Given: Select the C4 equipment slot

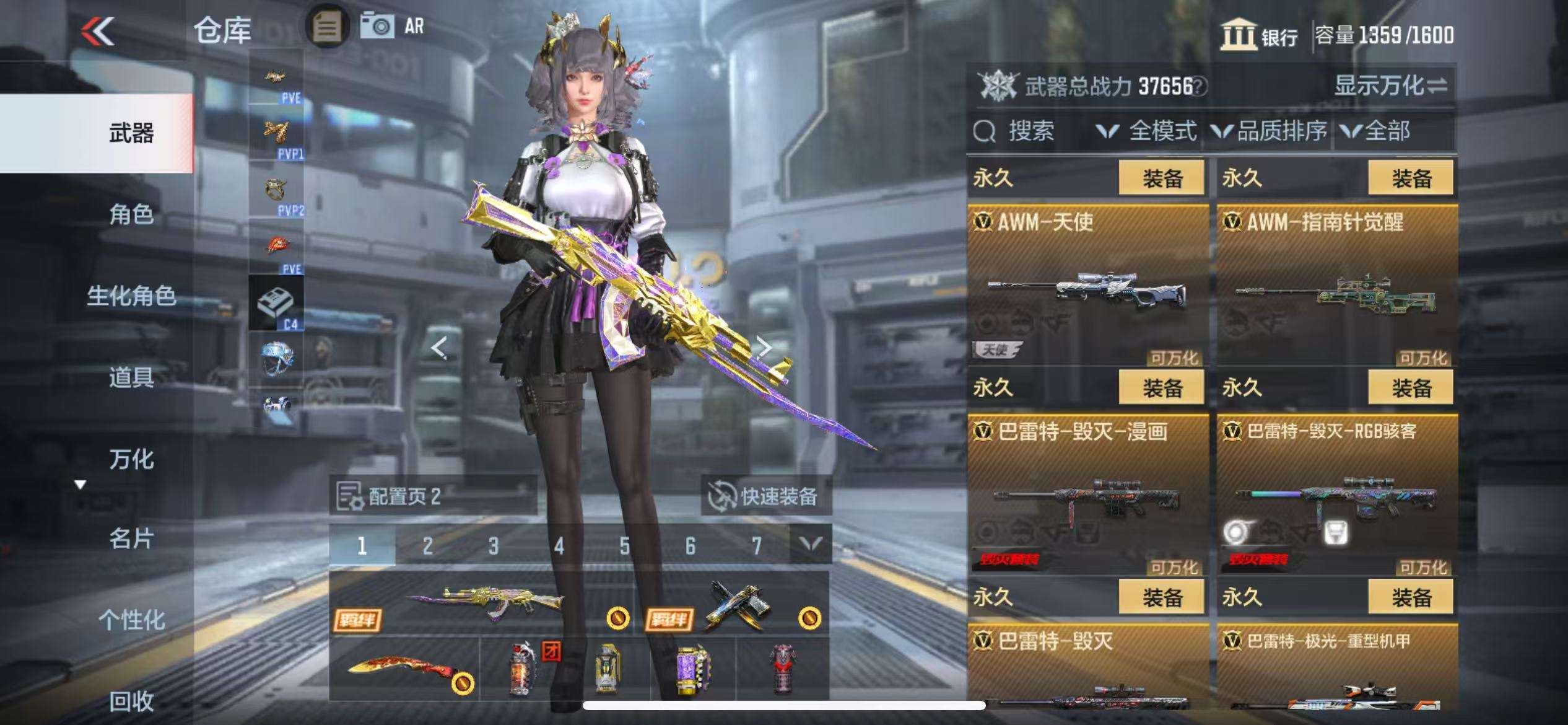Looking at the screenshot, I should coord(276,304).
